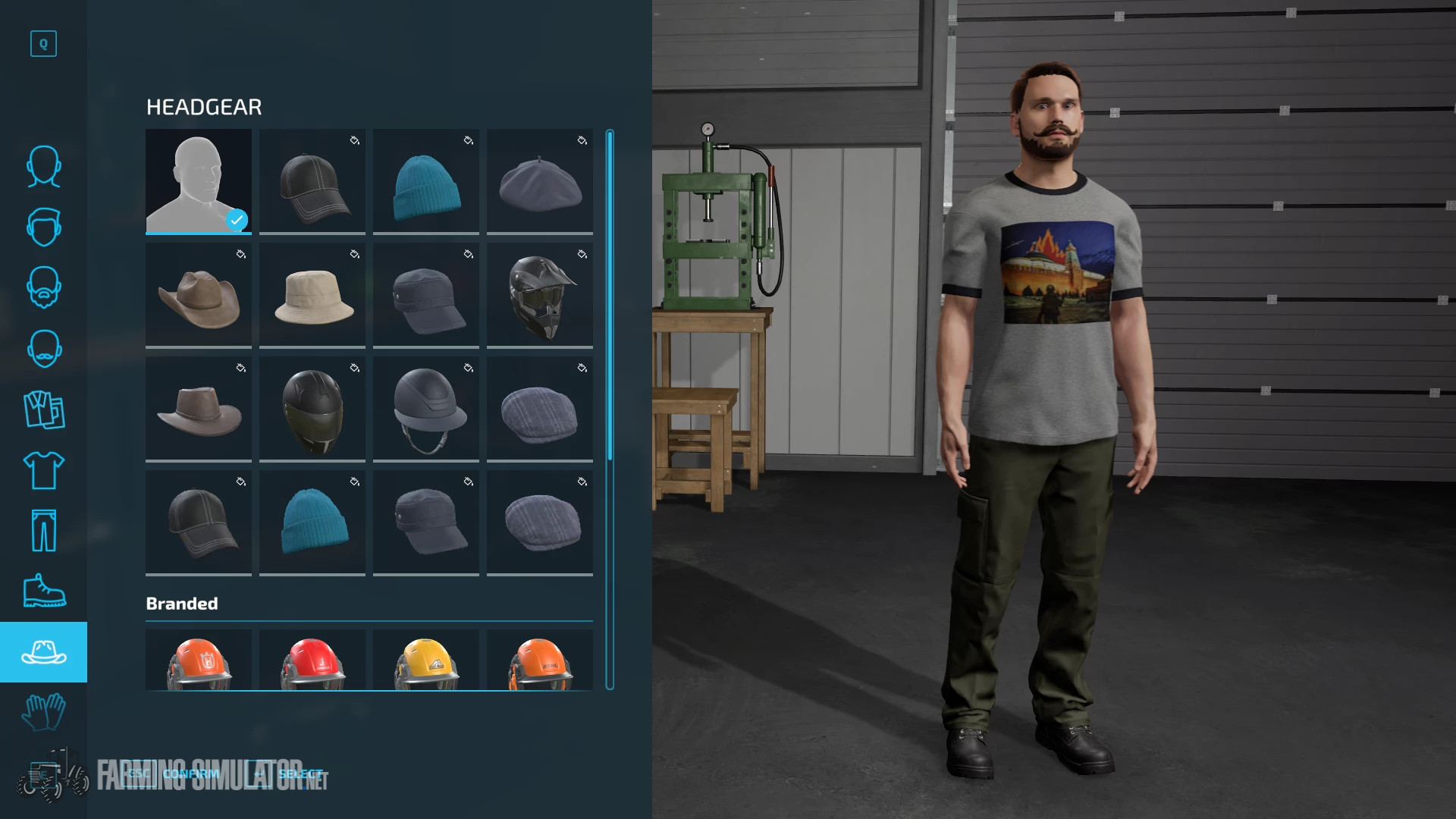
Task: Select the hairstyle category icon
Action: click(43, 227)
